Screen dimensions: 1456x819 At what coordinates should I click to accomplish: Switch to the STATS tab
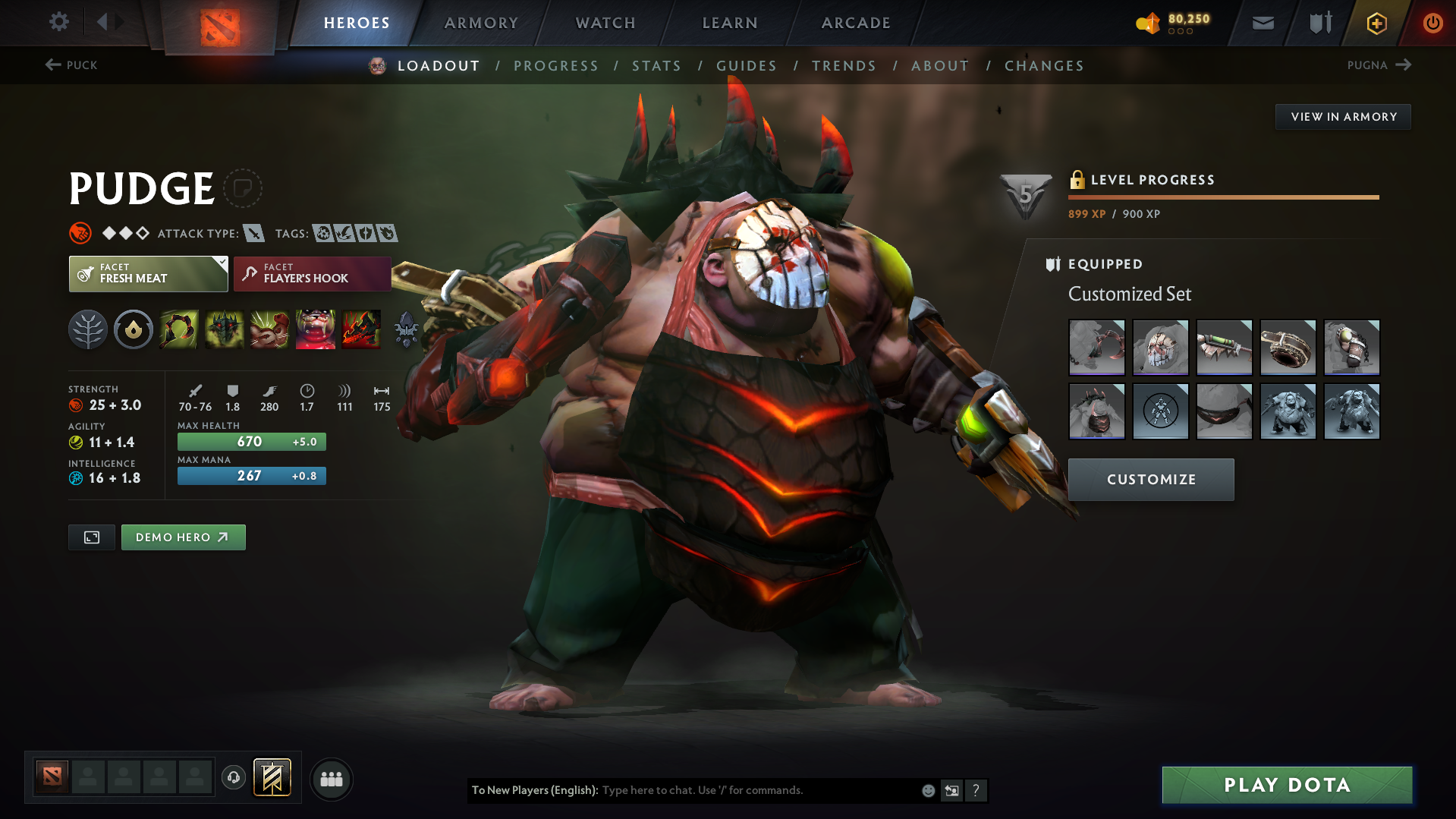point(656,65)
